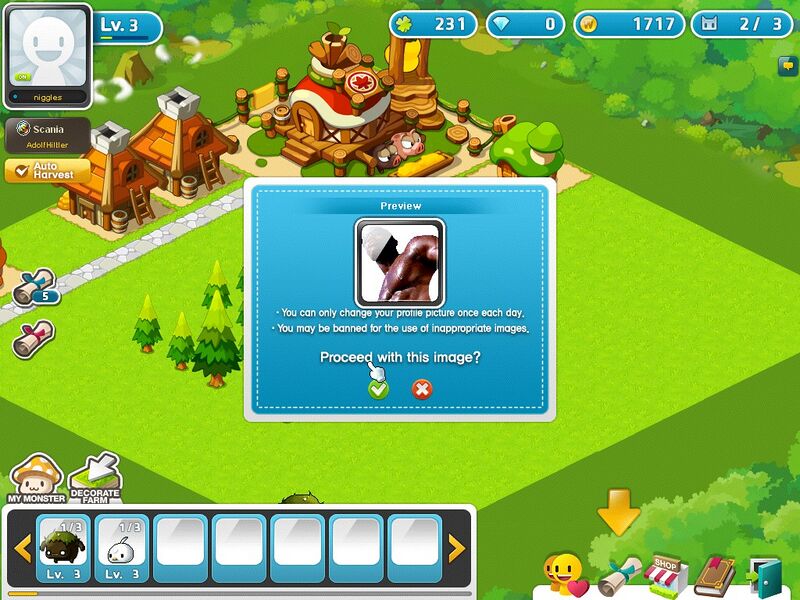Open the brown book icon

click(714, 577)
